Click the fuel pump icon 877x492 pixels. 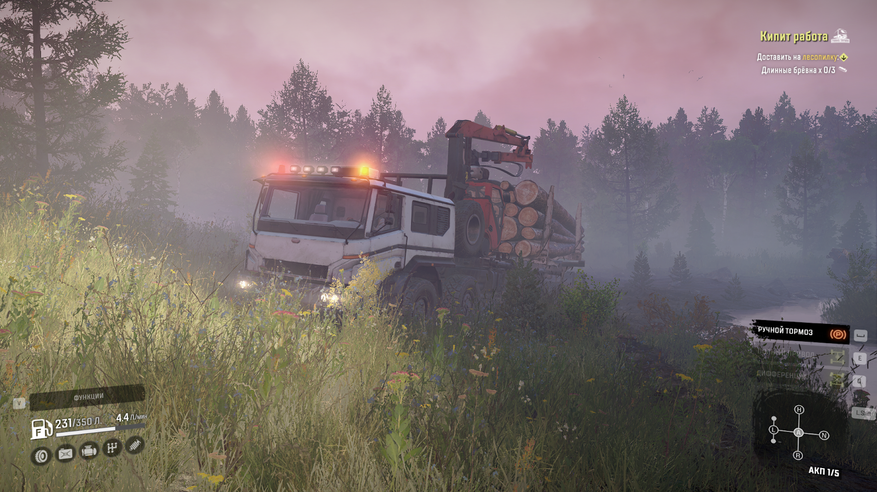pyautogui.click(x=41, y=429)
